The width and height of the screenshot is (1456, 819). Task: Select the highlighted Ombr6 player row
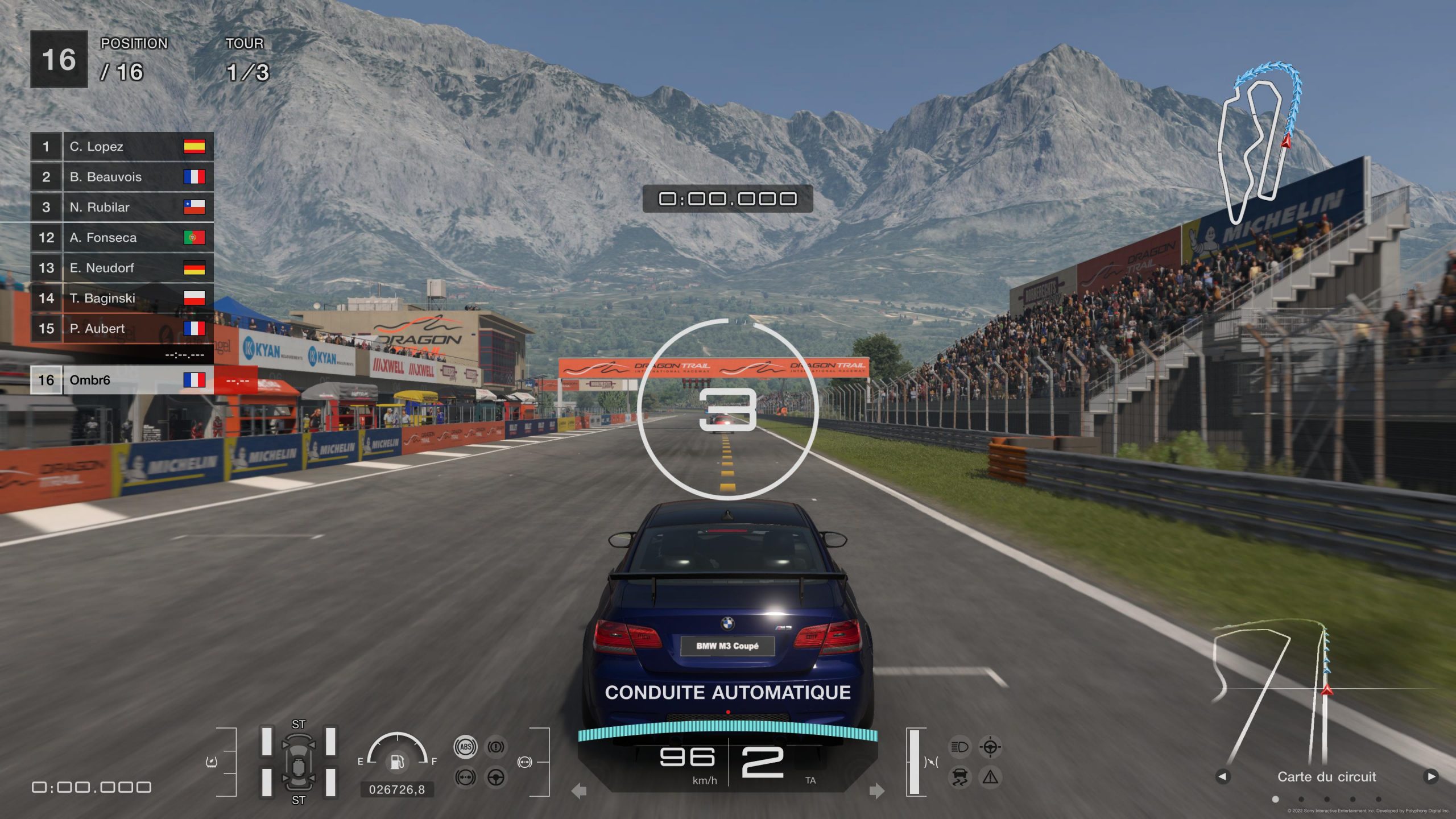coord(122,380)
